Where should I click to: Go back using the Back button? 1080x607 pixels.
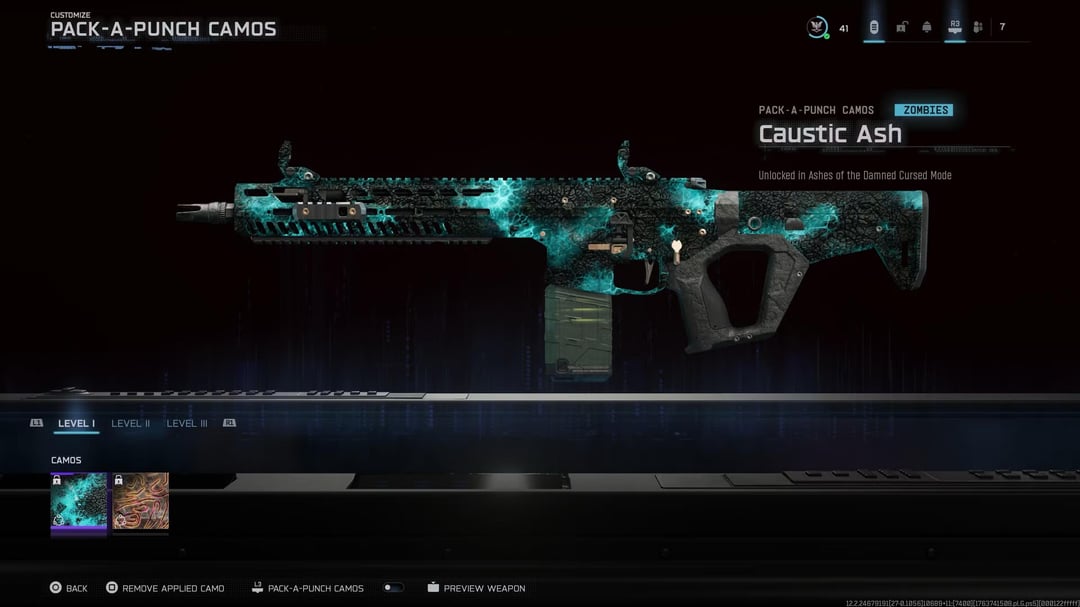[x=69, y=588]
